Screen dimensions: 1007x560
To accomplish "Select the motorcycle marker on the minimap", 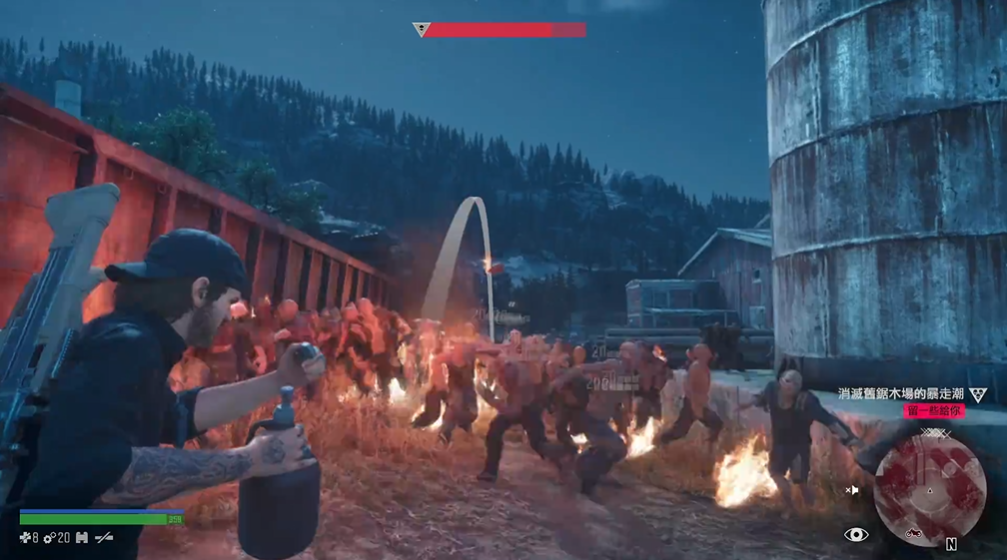I will (x=914, y=532).
